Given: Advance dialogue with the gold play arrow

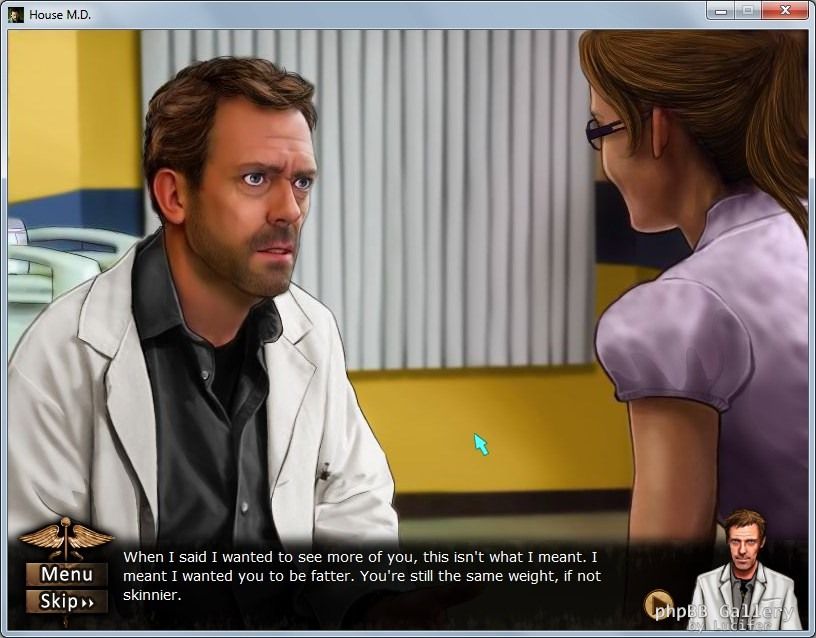Looking at the screenshot, I should point(658,605).
